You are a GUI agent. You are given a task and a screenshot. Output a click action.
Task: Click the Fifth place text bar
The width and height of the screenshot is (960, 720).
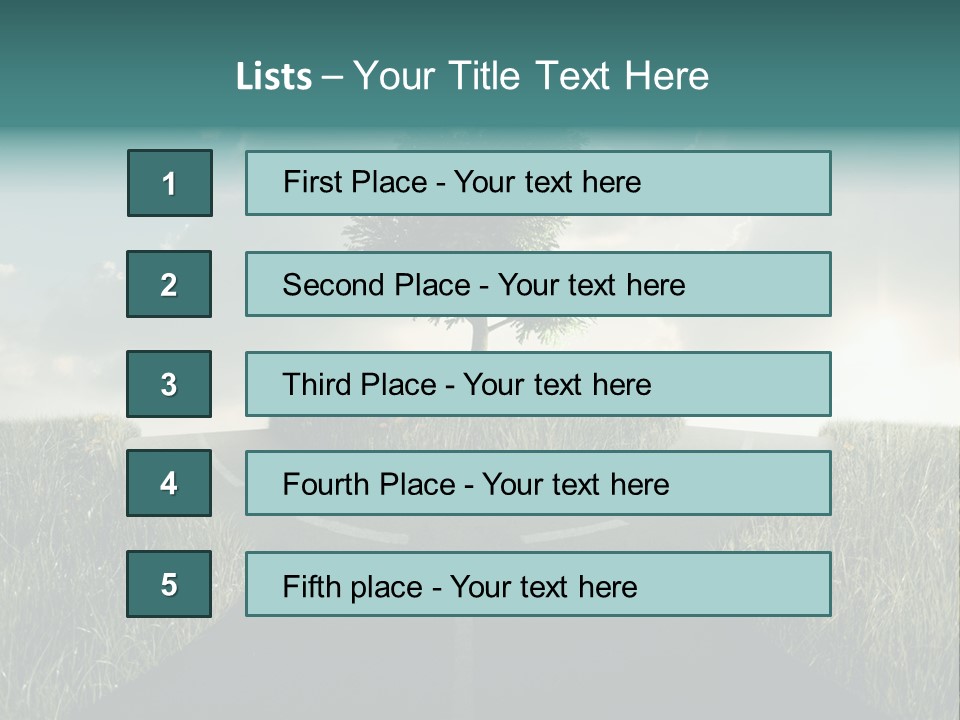(538, 584)
